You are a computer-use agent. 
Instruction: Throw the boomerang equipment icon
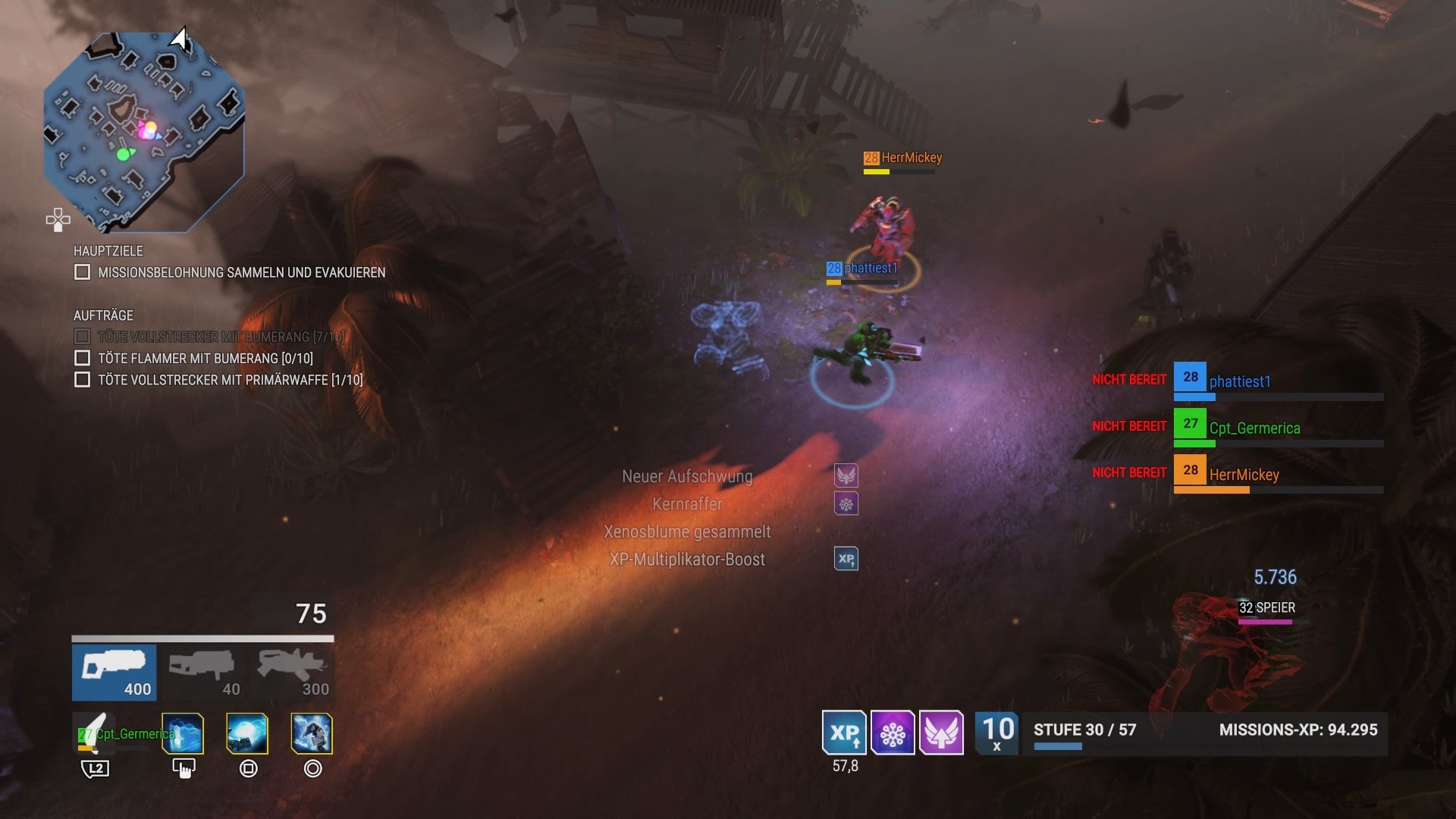95,733
